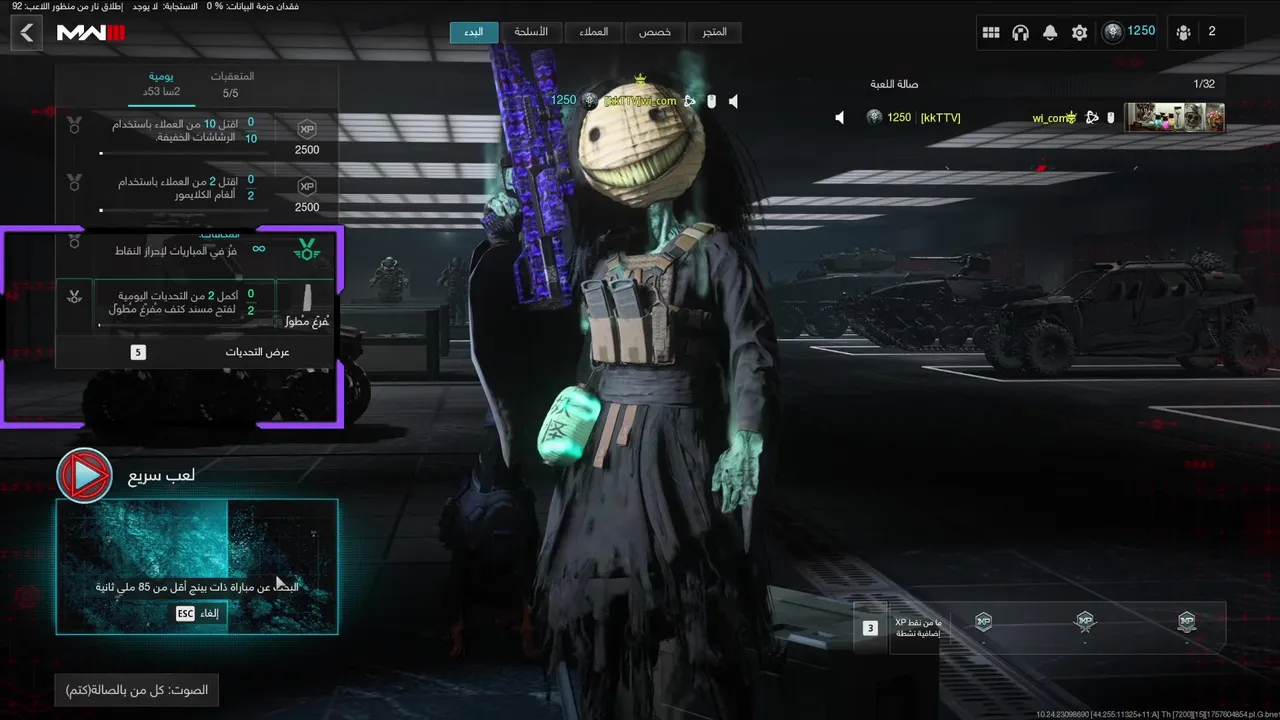
Task: Go back using the top-left arrow
Action: tap(27, 33)
